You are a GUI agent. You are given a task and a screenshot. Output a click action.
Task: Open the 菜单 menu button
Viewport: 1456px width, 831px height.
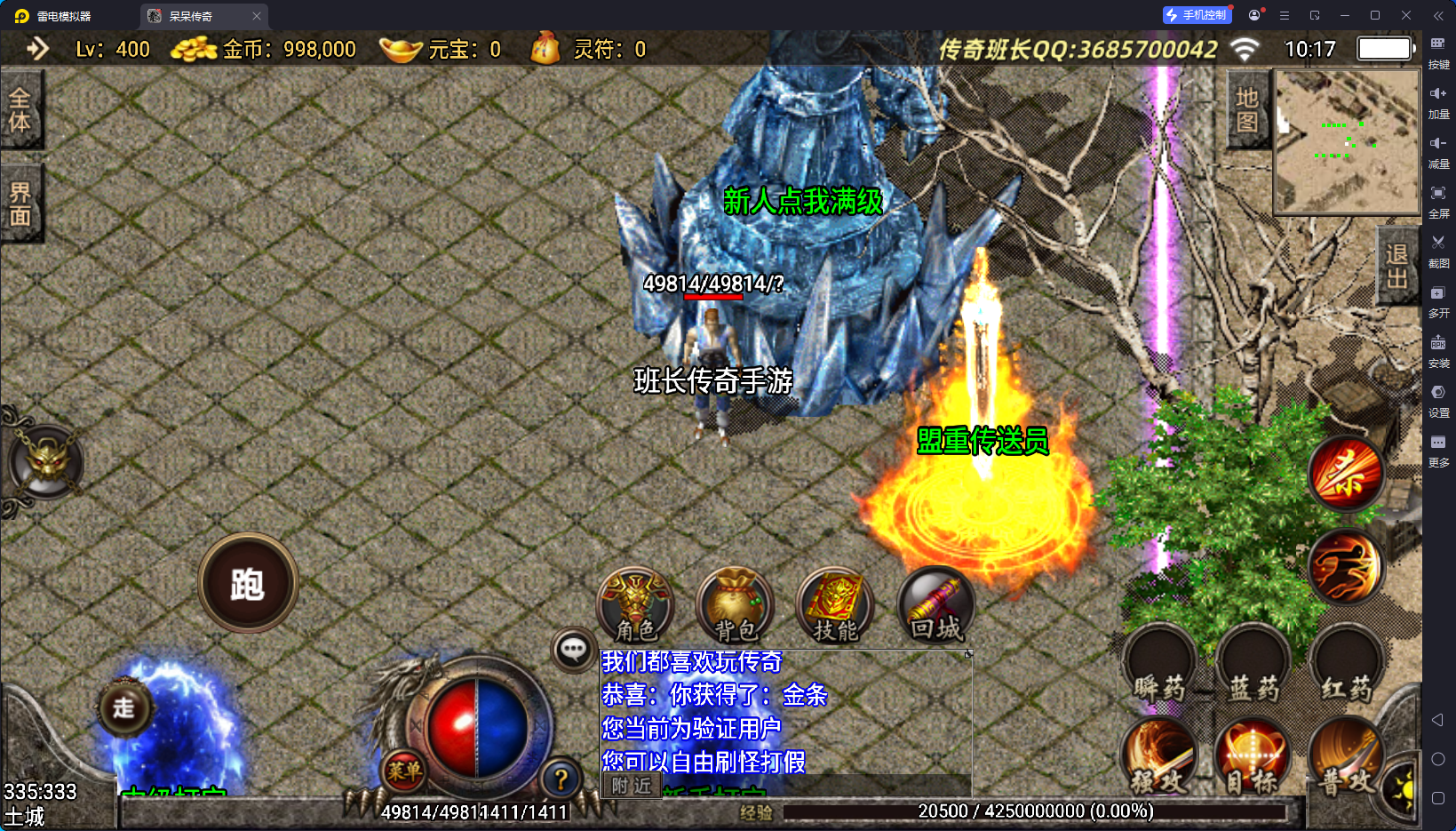point(404,771)
